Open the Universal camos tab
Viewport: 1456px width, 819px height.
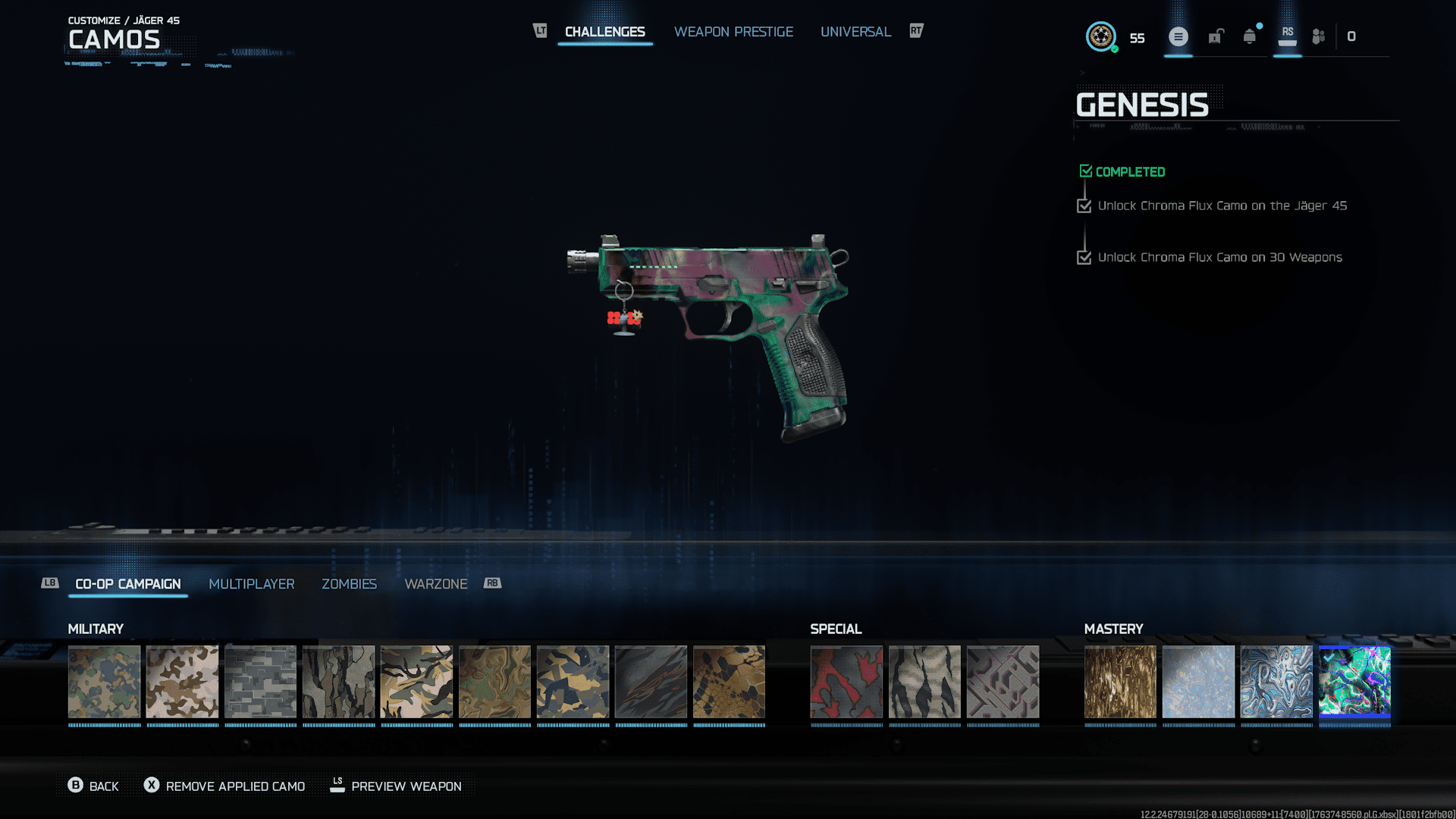(x=855, y=32)
